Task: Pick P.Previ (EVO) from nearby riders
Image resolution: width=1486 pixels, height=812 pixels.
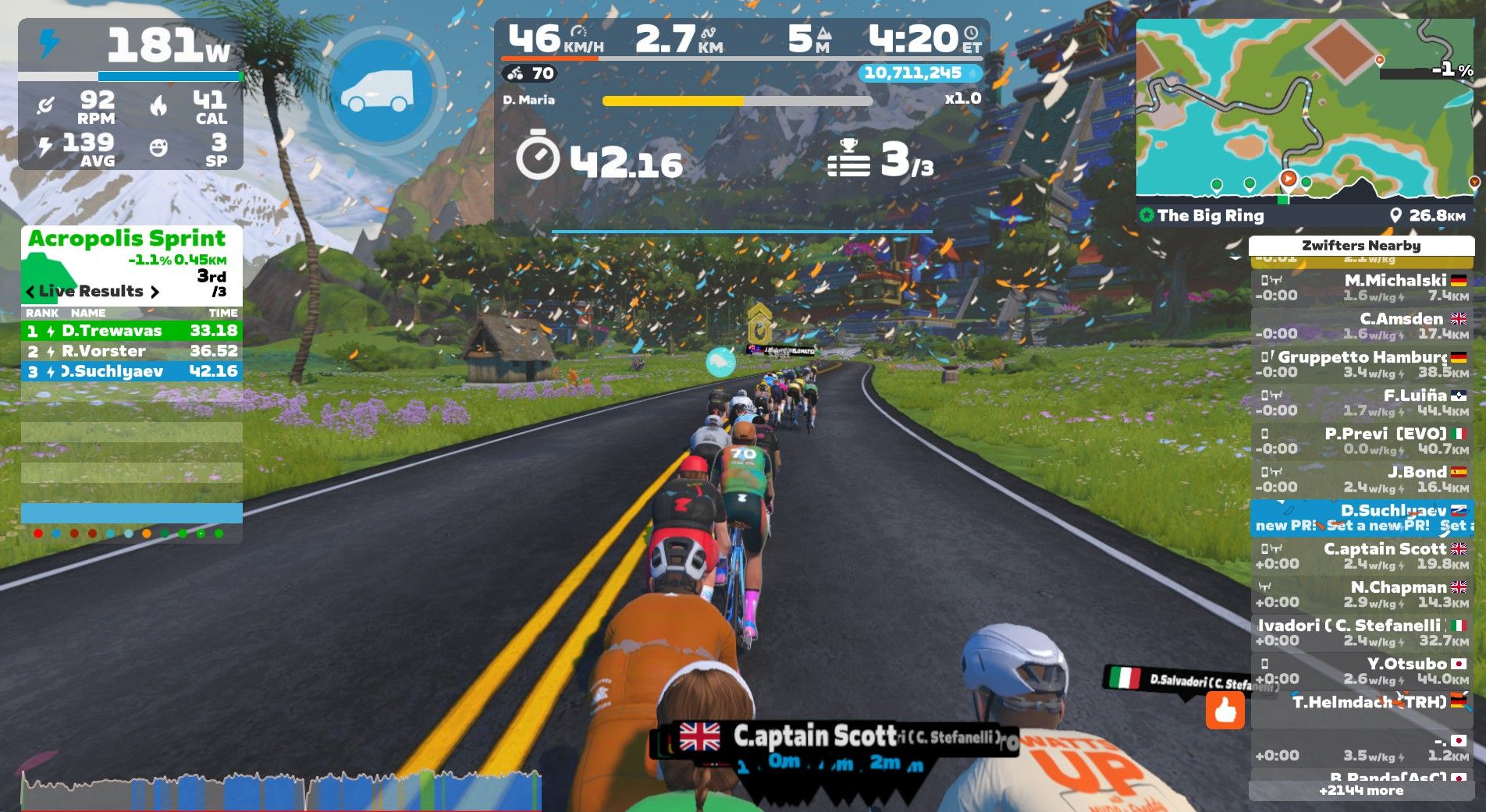Action: coord(1362,441)
